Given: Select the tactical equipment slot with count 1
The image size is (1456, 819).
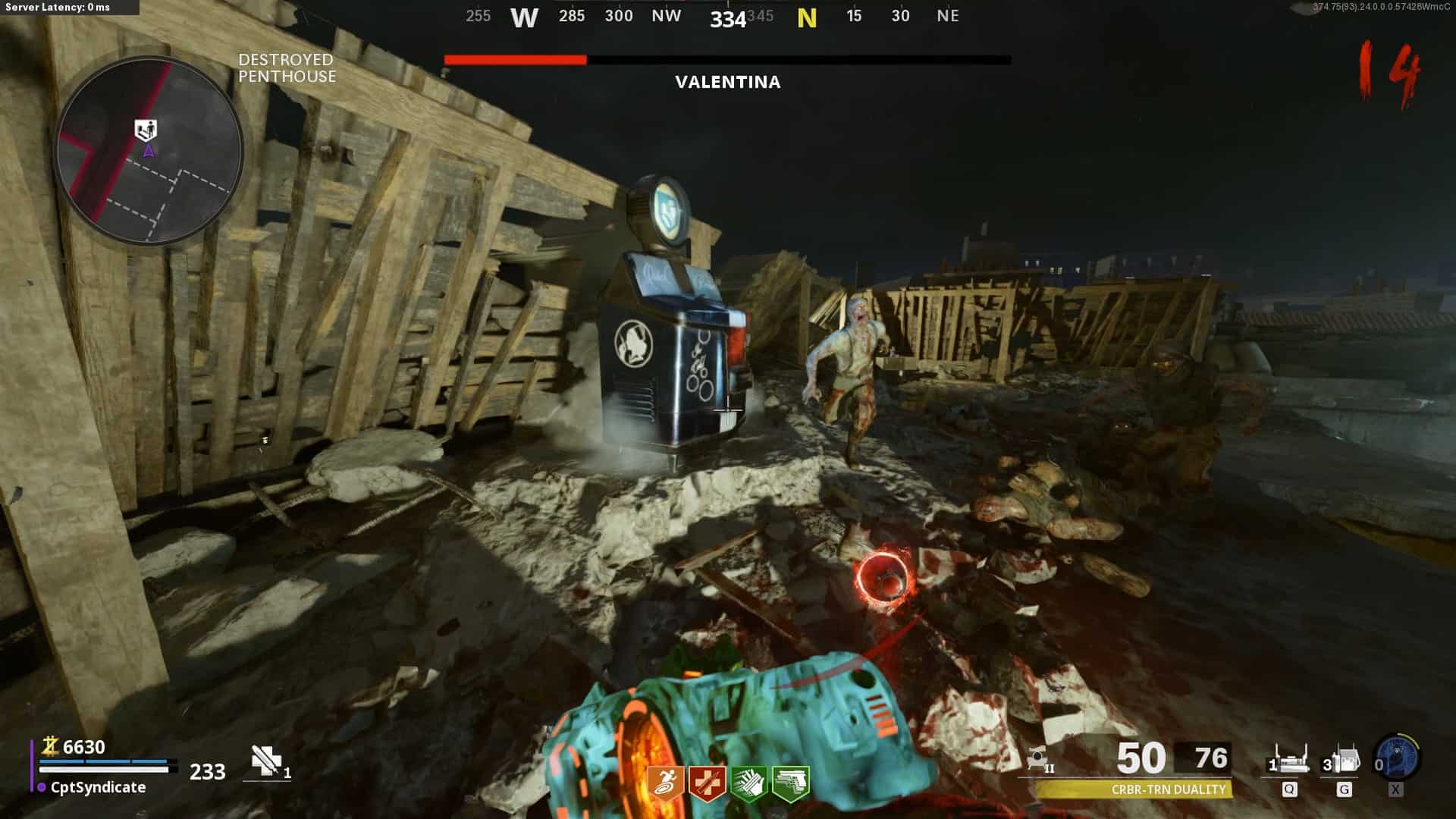Looking at the screenshot, I should click(1288, 759).
